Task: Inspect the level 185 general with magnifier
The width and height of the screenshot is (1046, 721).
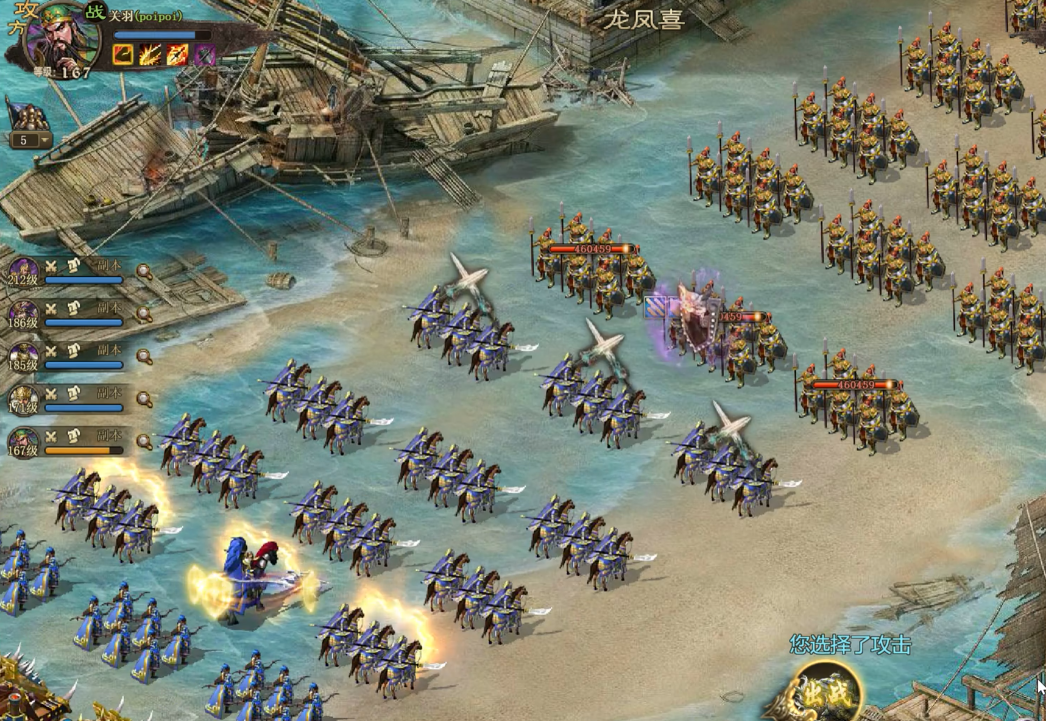Action: tap(144, 356)
